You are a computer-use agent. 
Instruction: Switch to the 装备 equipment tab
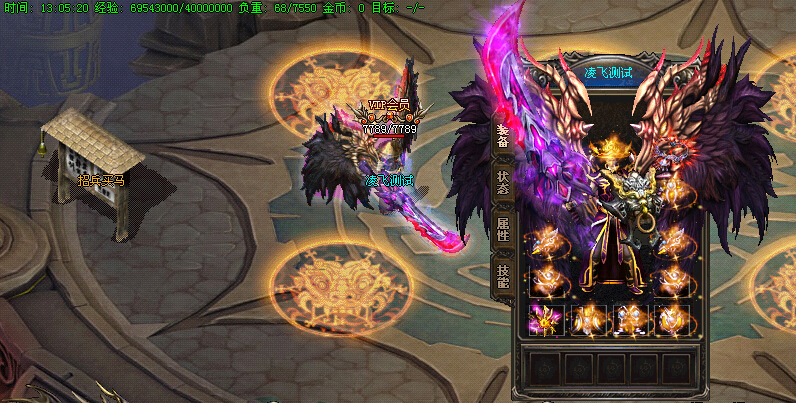tap(502, 135)
